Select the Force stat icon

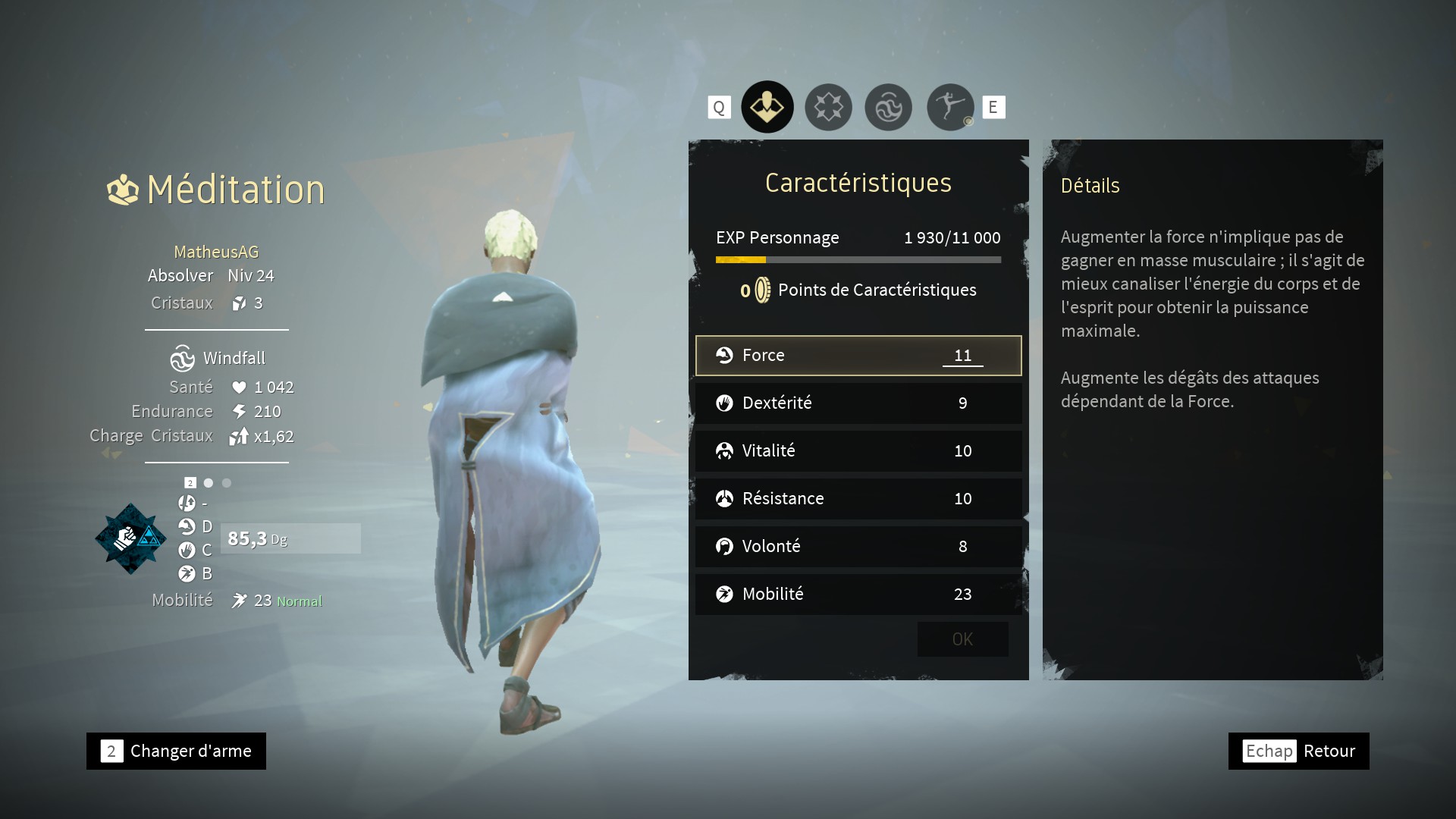click(725, 355)
